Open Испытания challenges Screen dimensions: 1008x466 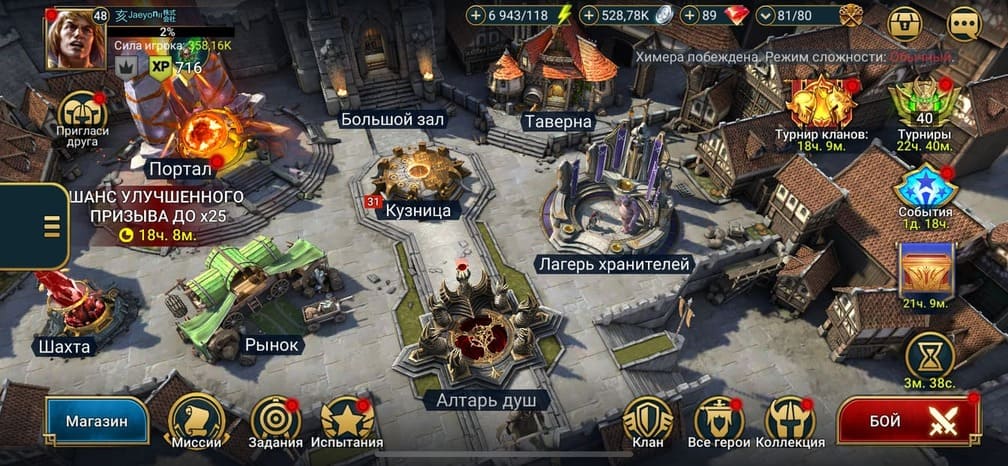coord(347,418)
